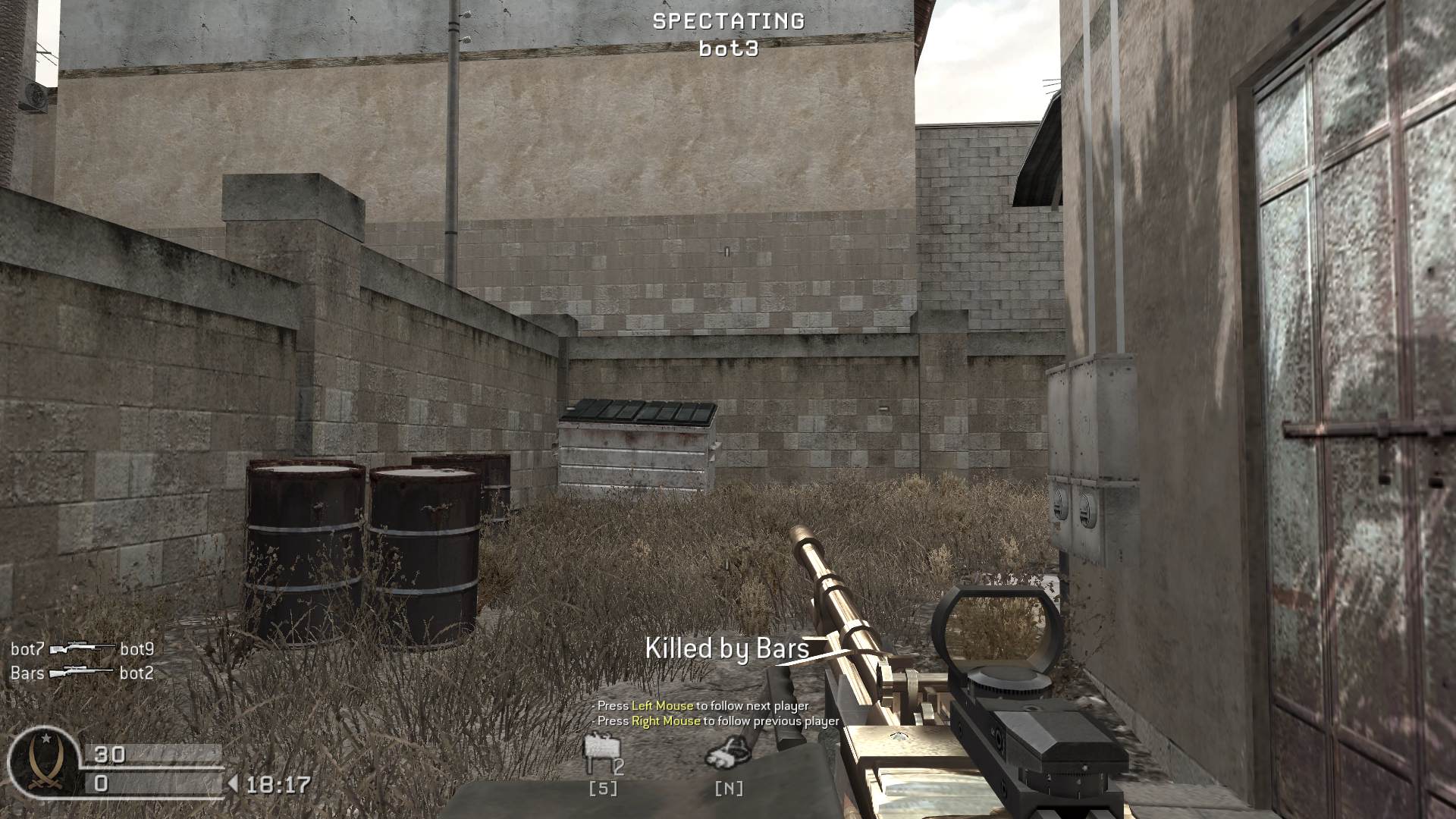The height and width of the screenshot is (819, 1456).
Task: Select the spectated player name bot3
Action: (729, 50)
